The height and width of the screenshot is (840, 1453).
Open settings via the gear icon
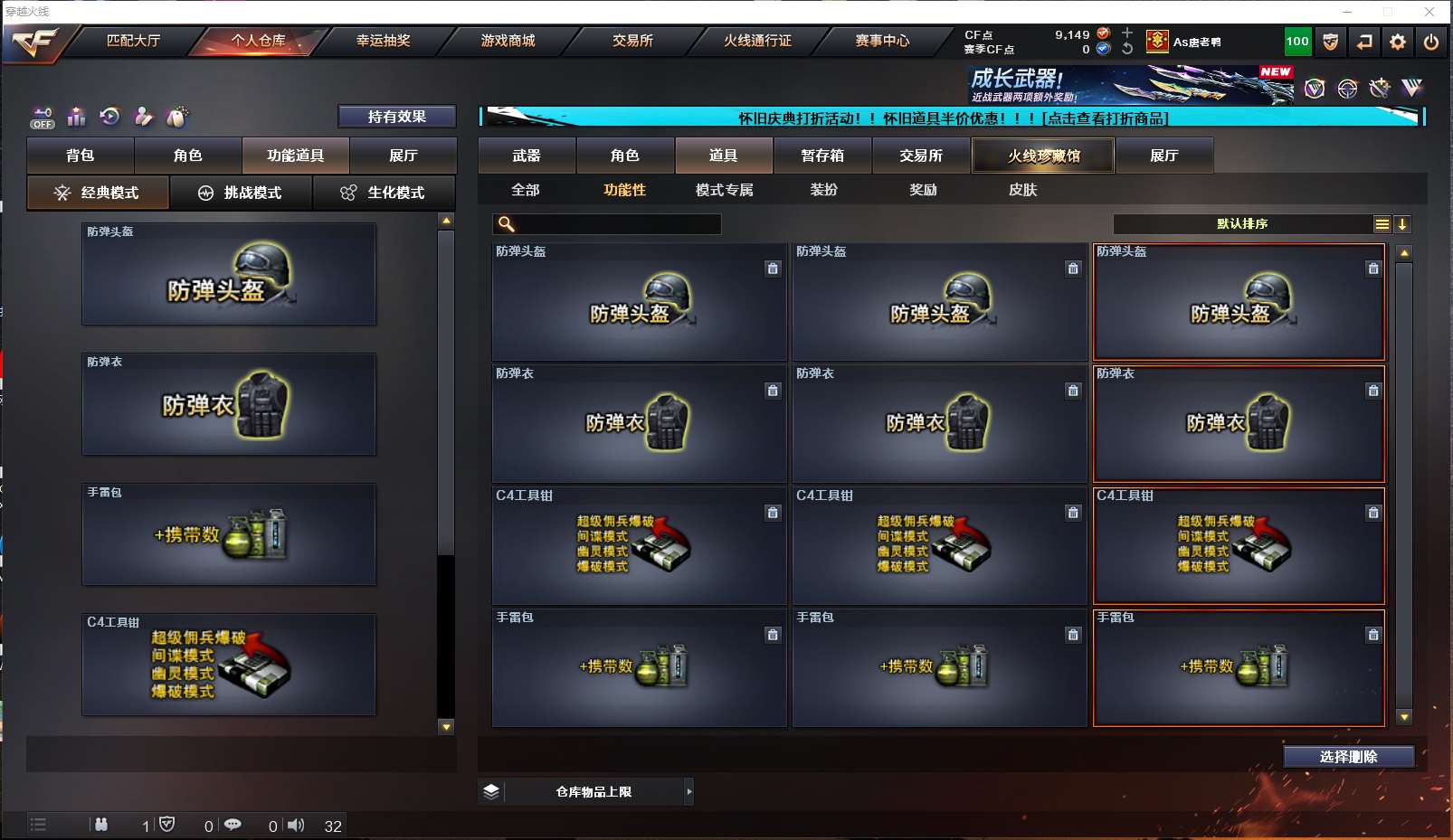[x=1398, y=42]
